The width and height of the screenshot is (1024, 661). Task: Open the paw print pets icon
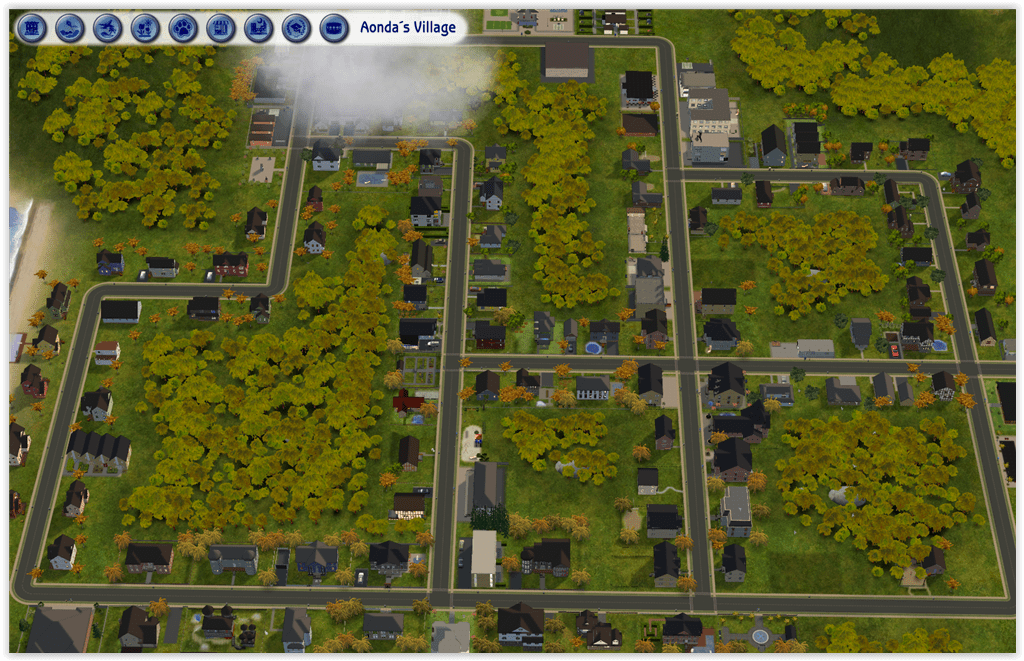183,28
